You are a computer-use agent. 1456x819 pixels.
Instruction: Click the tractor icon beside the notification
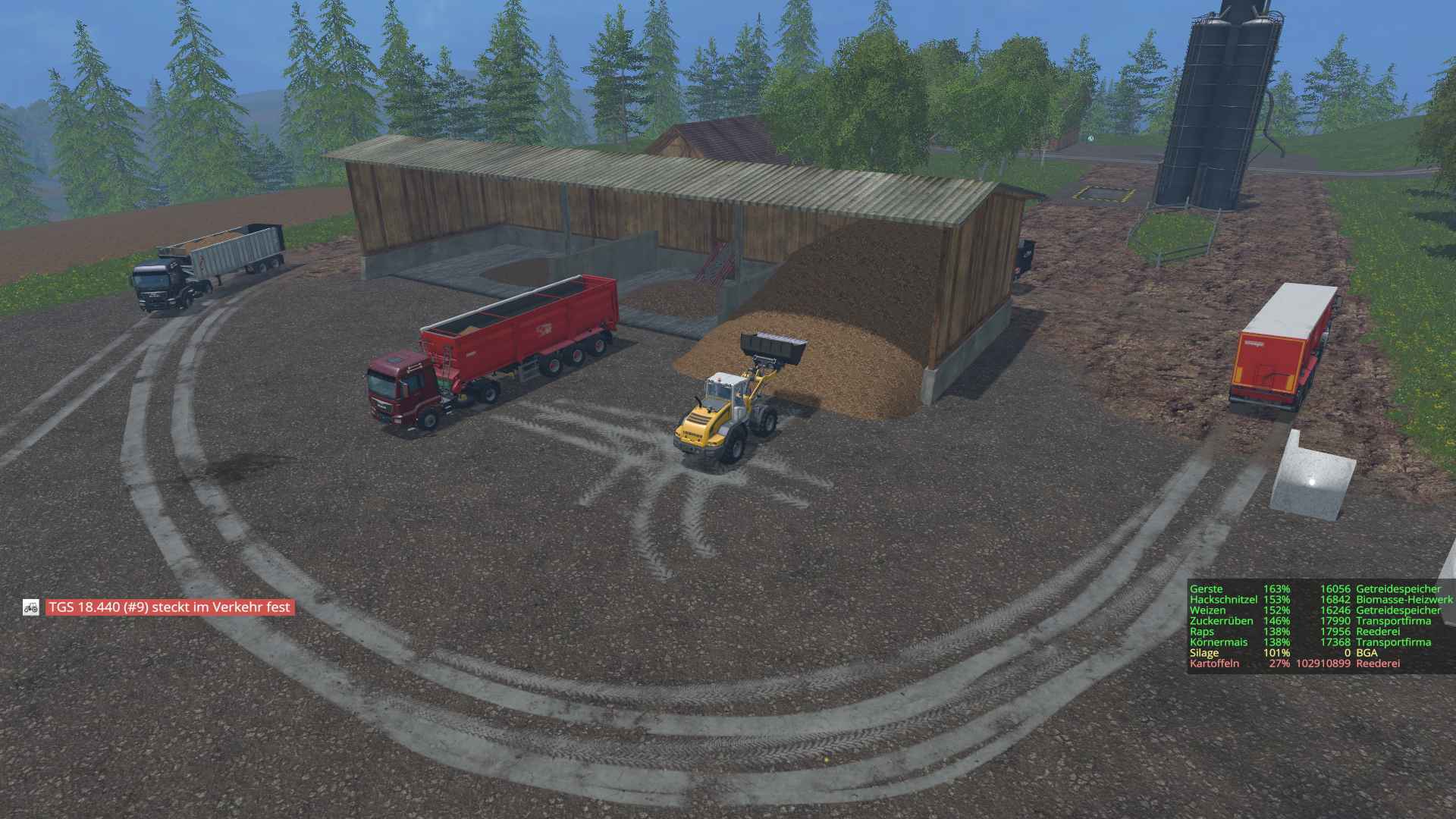(x=31, y=607)
